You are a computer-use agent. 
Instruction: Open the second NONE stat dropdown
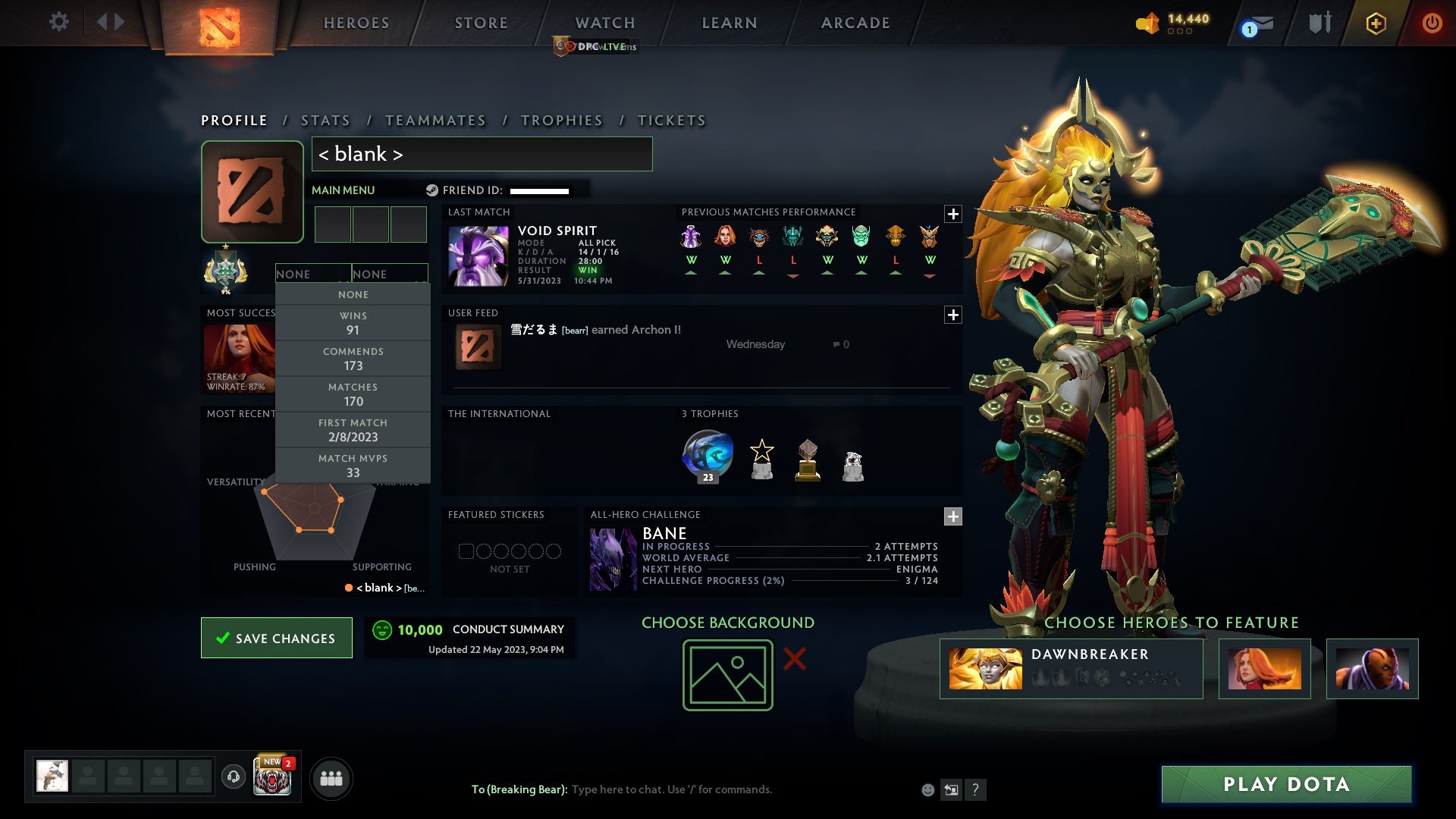pos(391,274)
